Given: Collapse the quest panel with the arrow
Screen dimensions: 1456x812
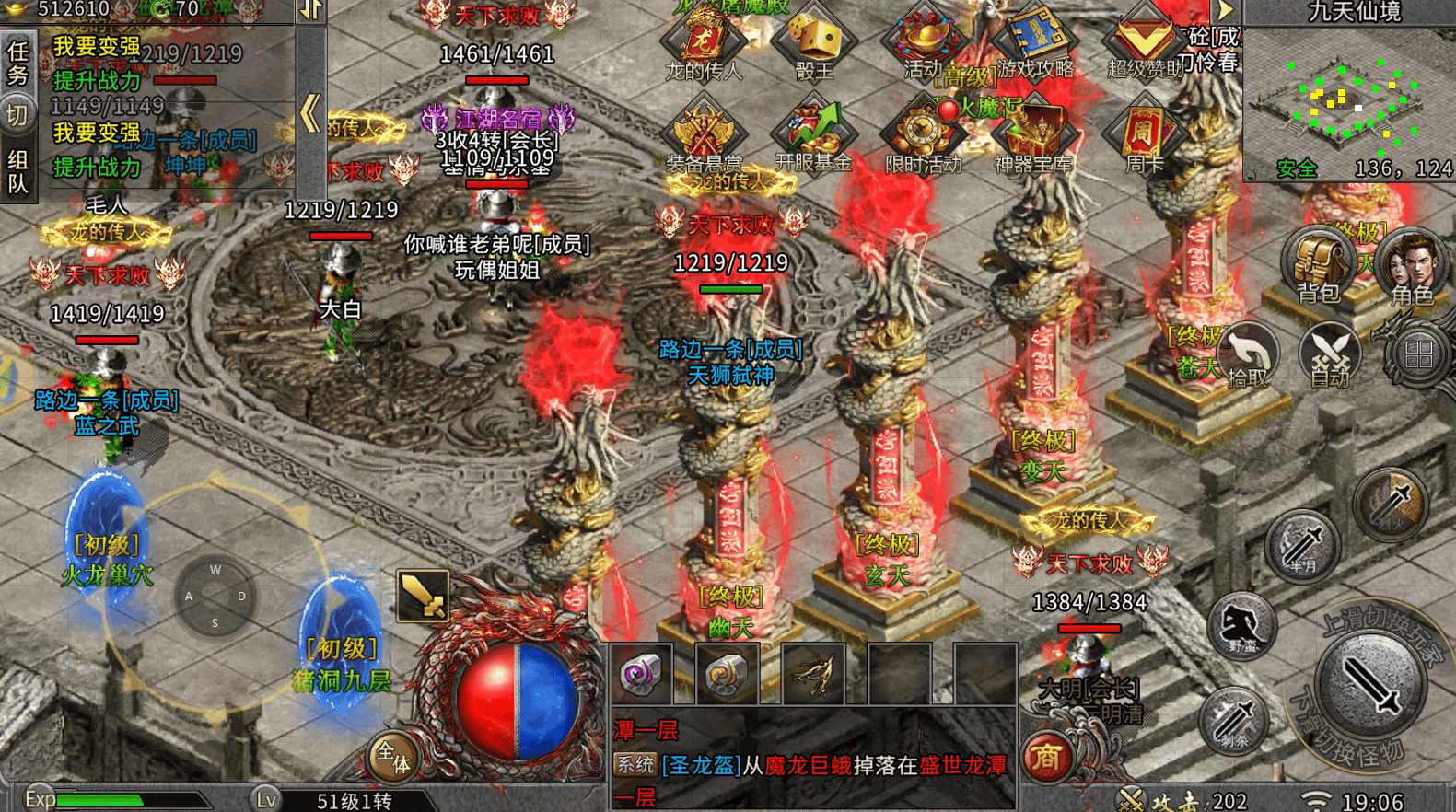Looking at the screenshot, I should tap(310, 113).
